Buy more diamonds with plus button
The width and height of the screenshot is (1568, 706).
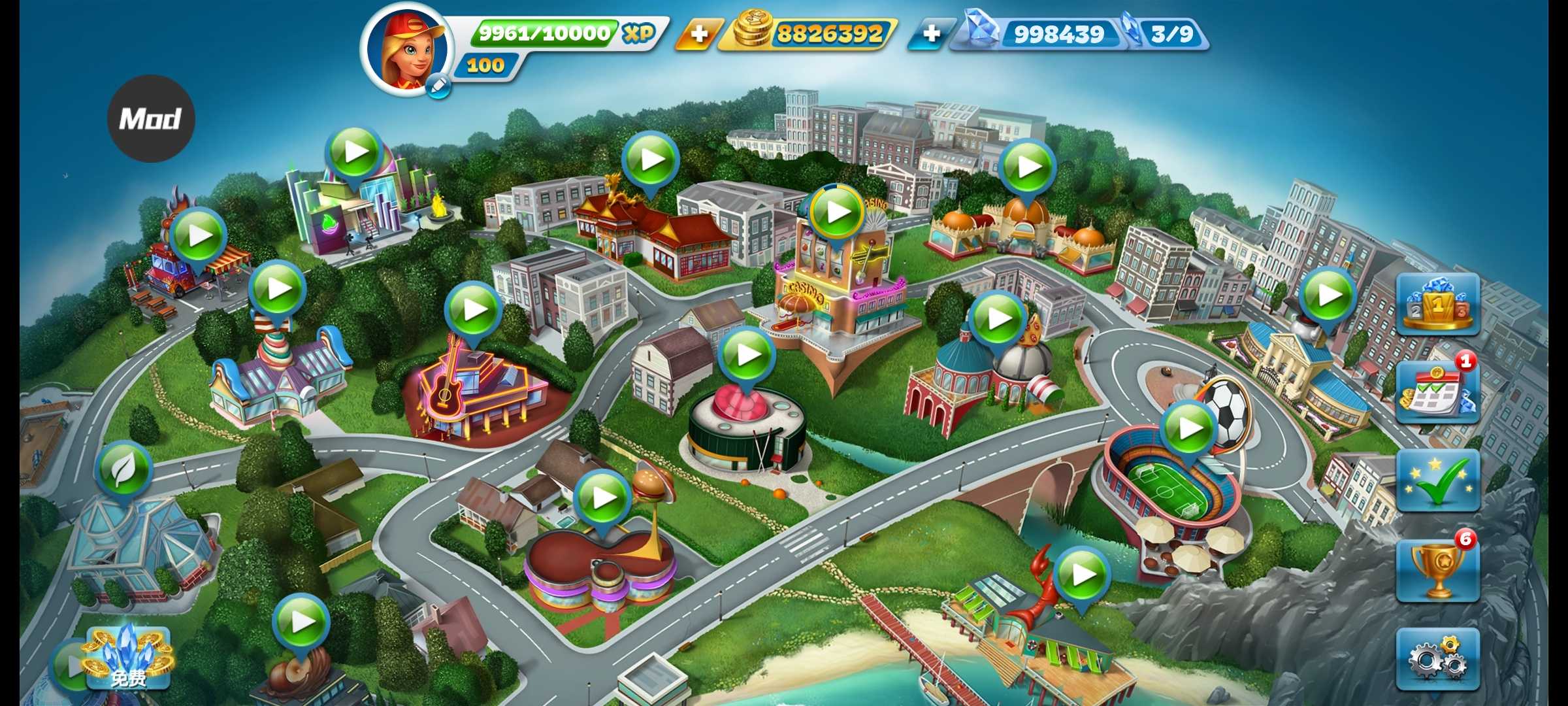tap(931, 33)
